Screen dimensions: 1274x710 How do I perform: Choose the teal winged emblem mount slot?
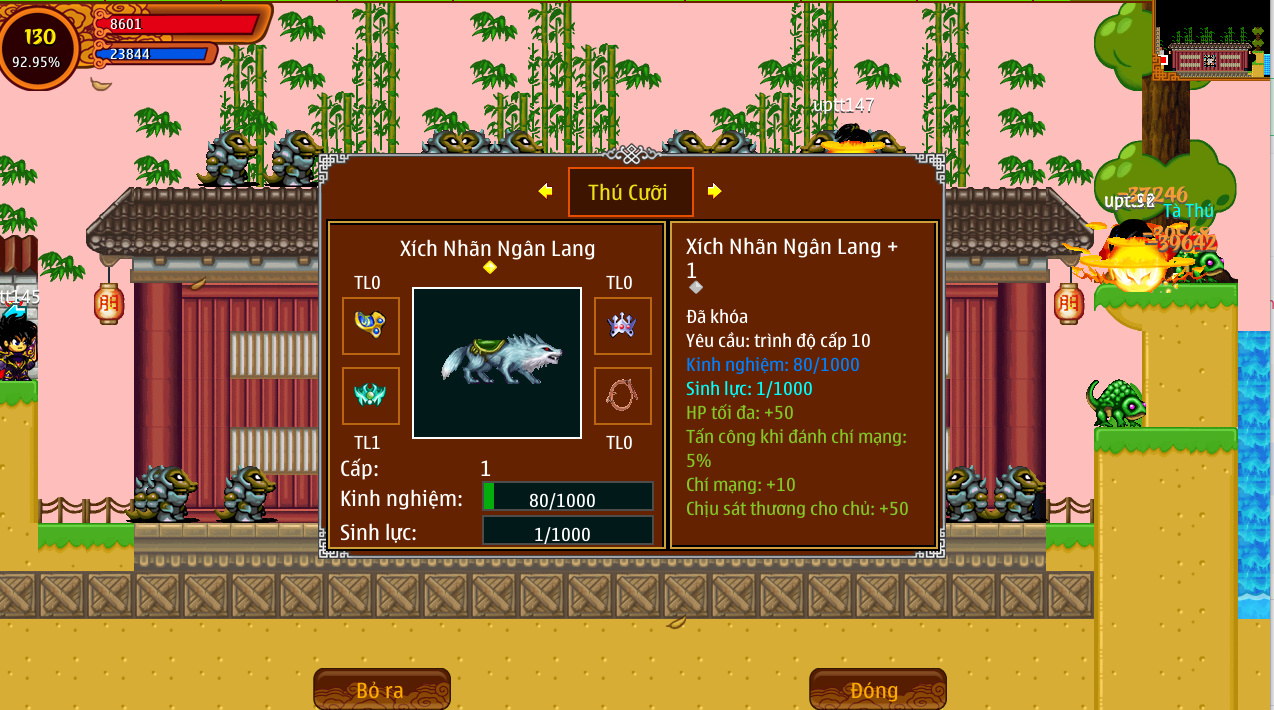coord(371,395)
